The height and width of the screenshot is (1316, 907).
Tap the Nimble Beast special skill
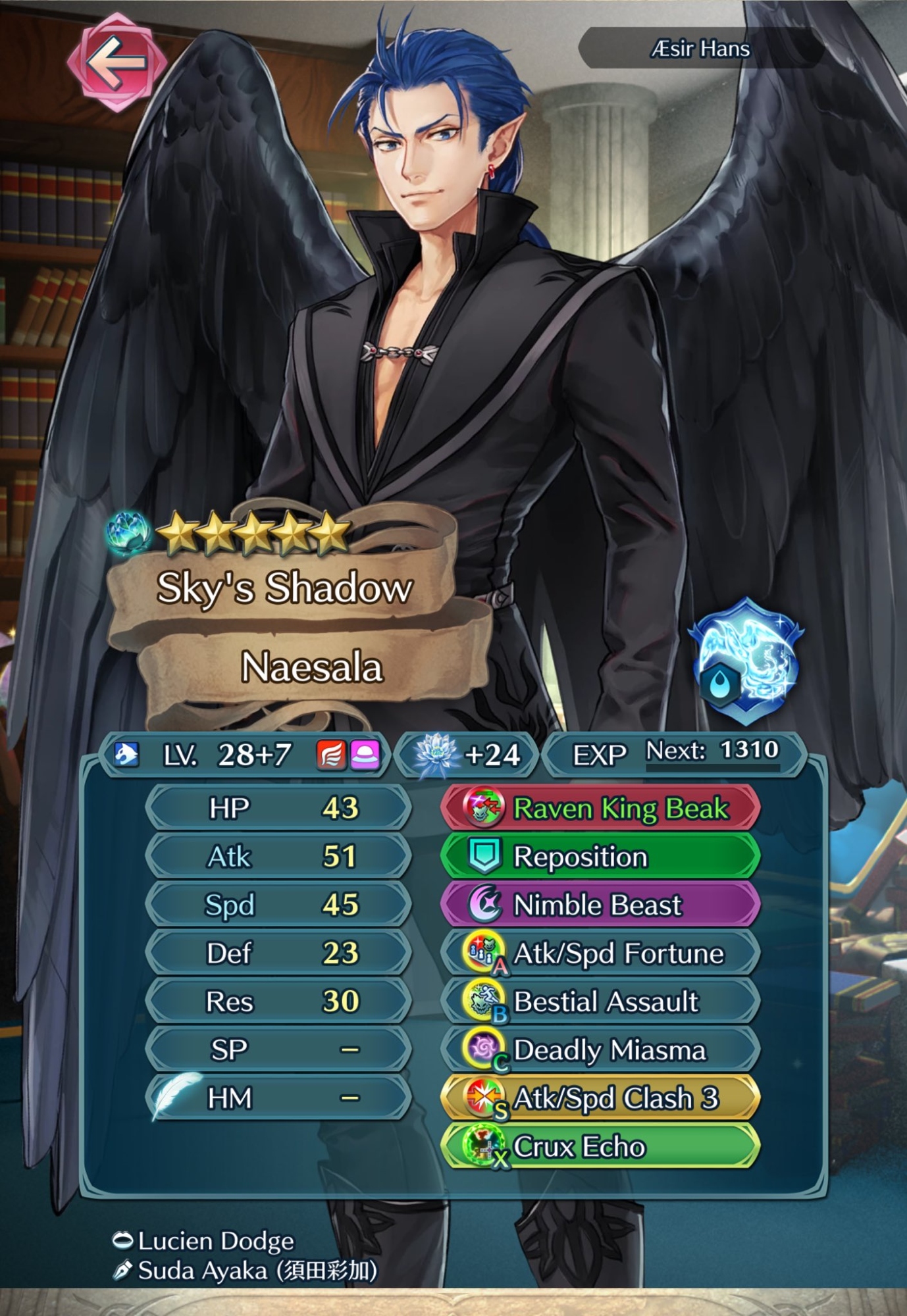tap(600, 905)
